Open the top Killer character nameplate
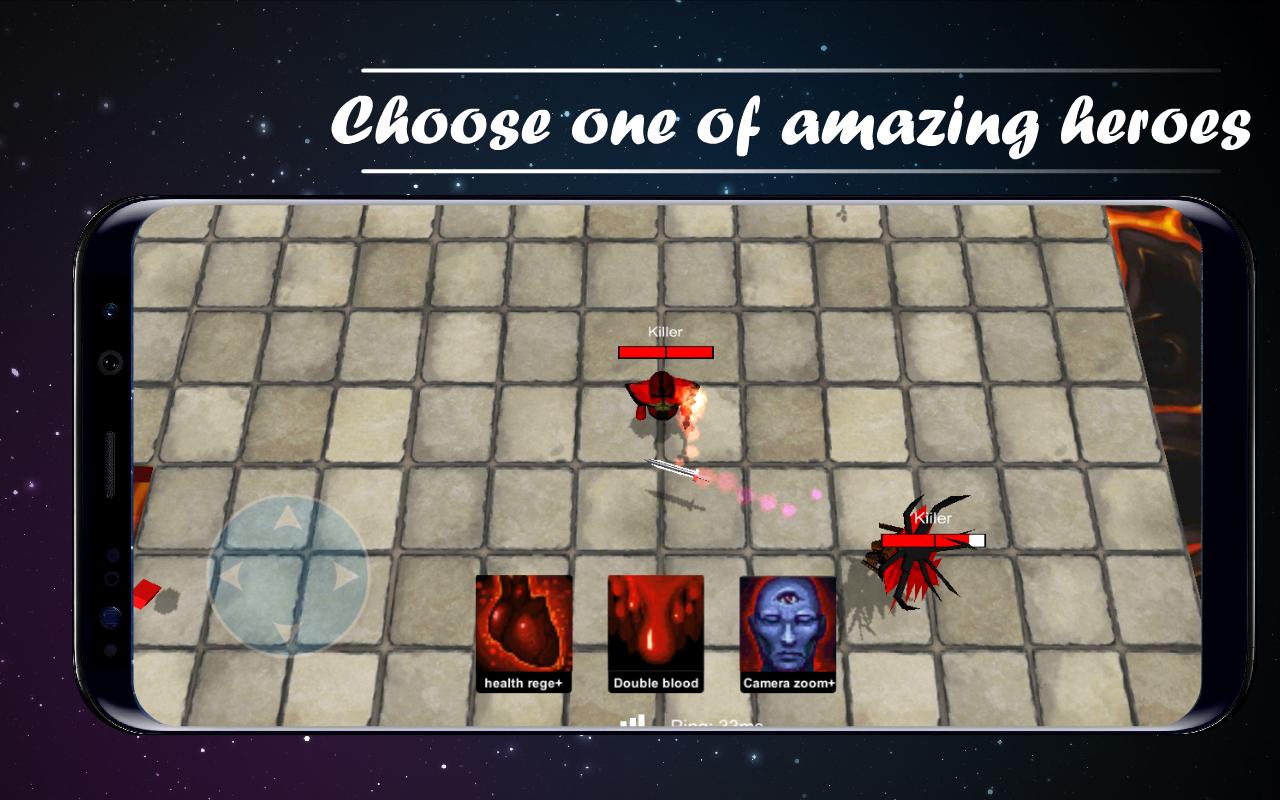Viewport: 1280px width, 800px height. point(664,330)
